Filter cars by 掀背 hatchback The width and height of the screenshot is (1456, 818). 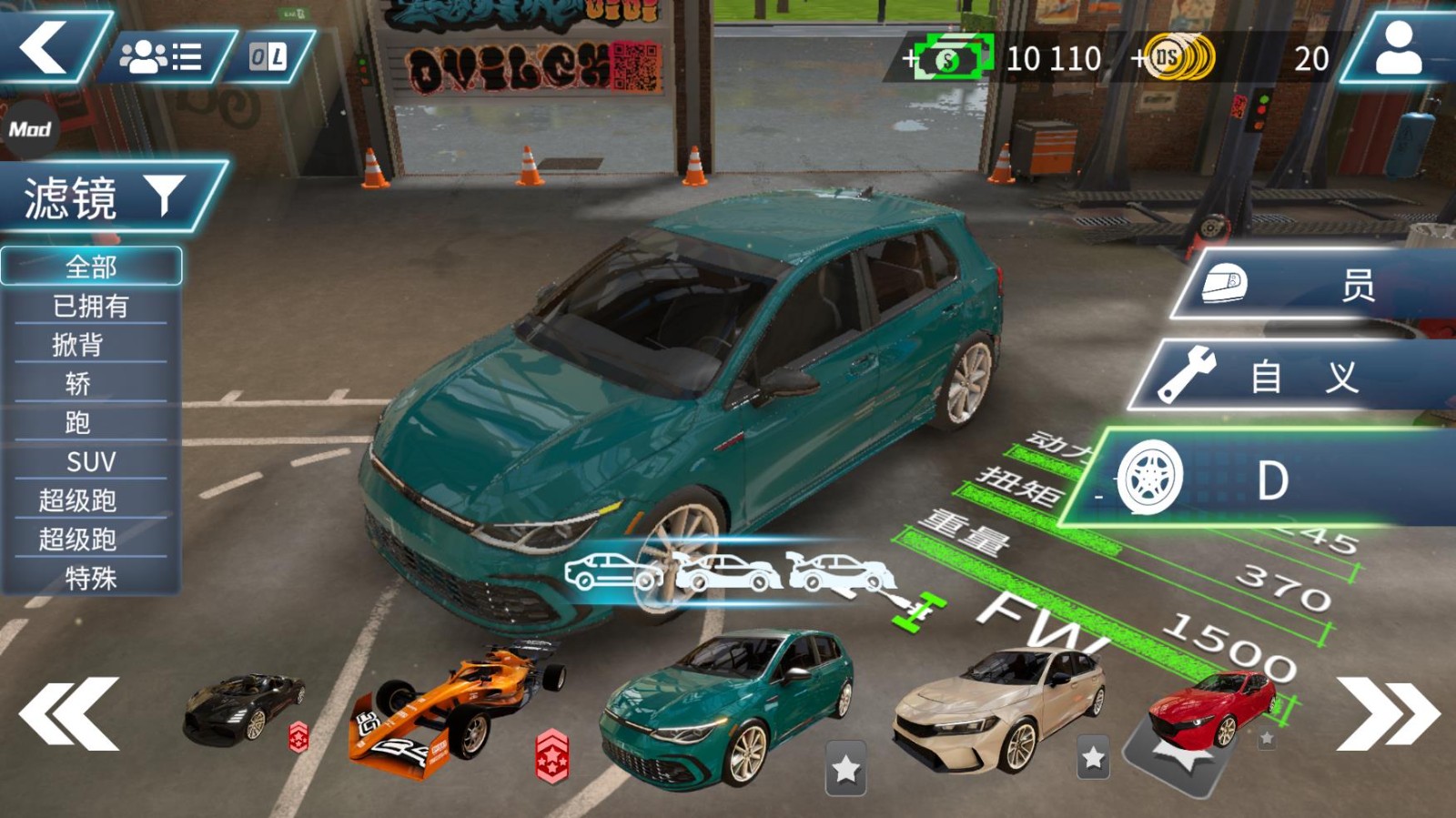[x=78, y=345]
